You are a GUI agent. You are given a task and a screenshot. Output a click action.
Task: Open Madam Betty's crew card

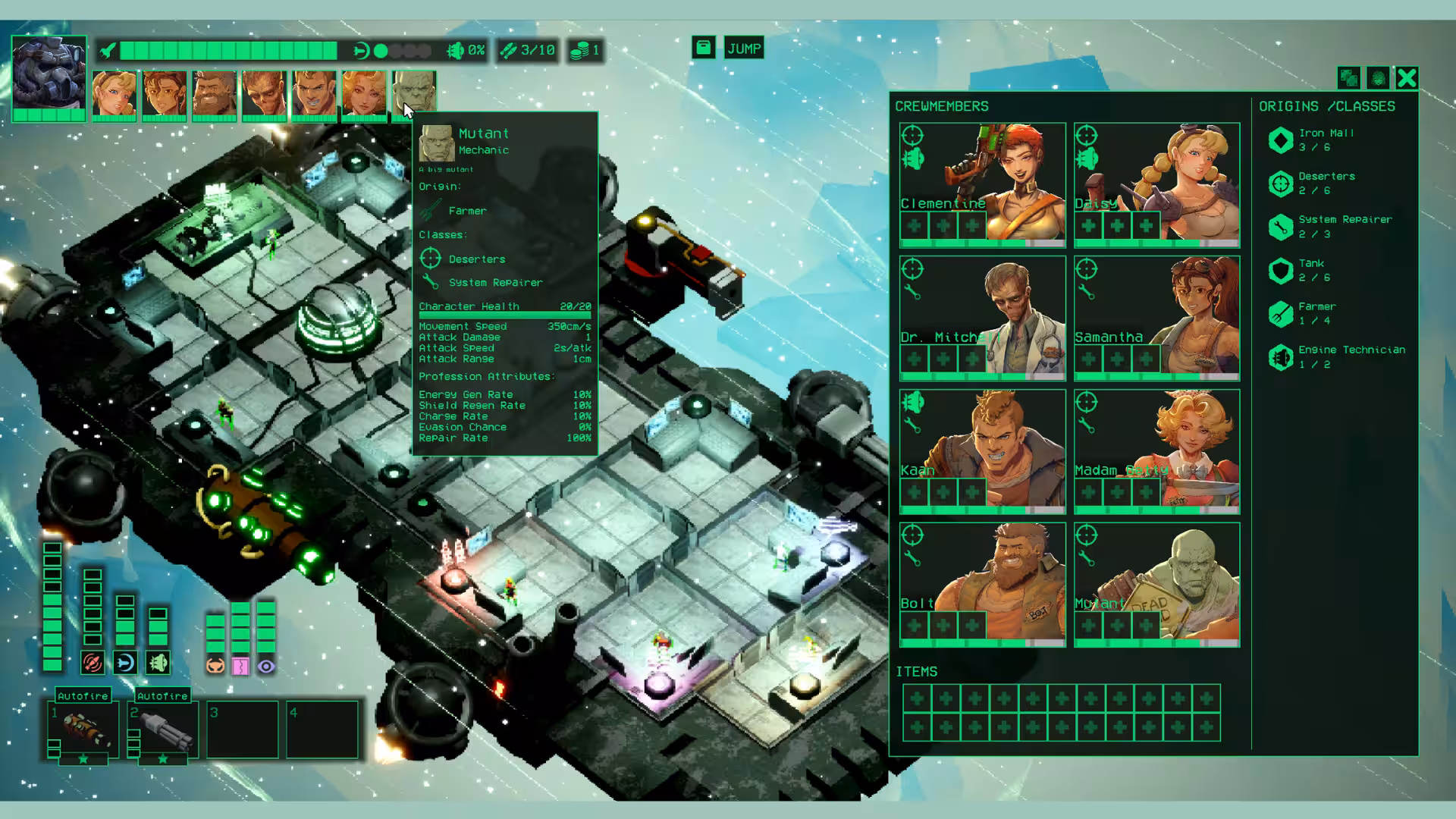[x=1156, y=451]
